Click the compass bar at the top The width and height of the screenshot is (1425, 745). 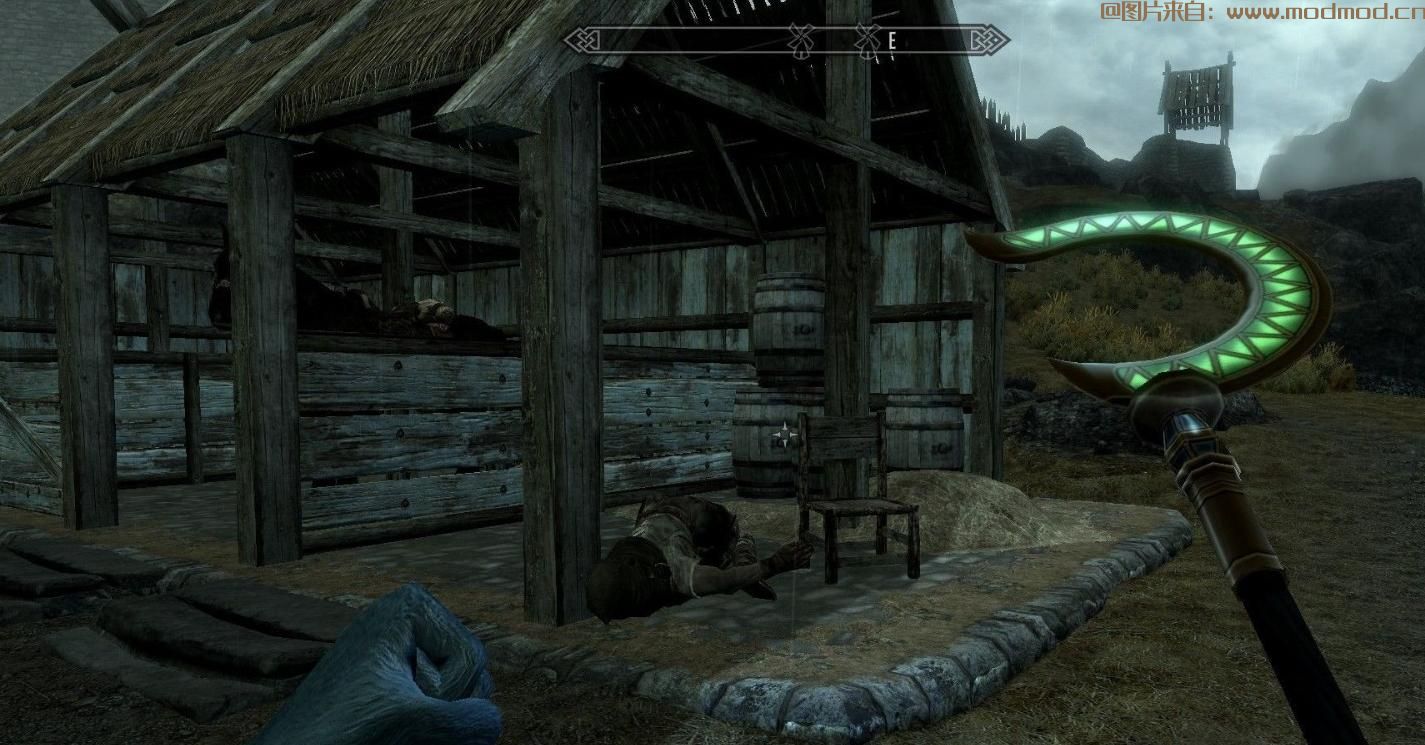787,40
